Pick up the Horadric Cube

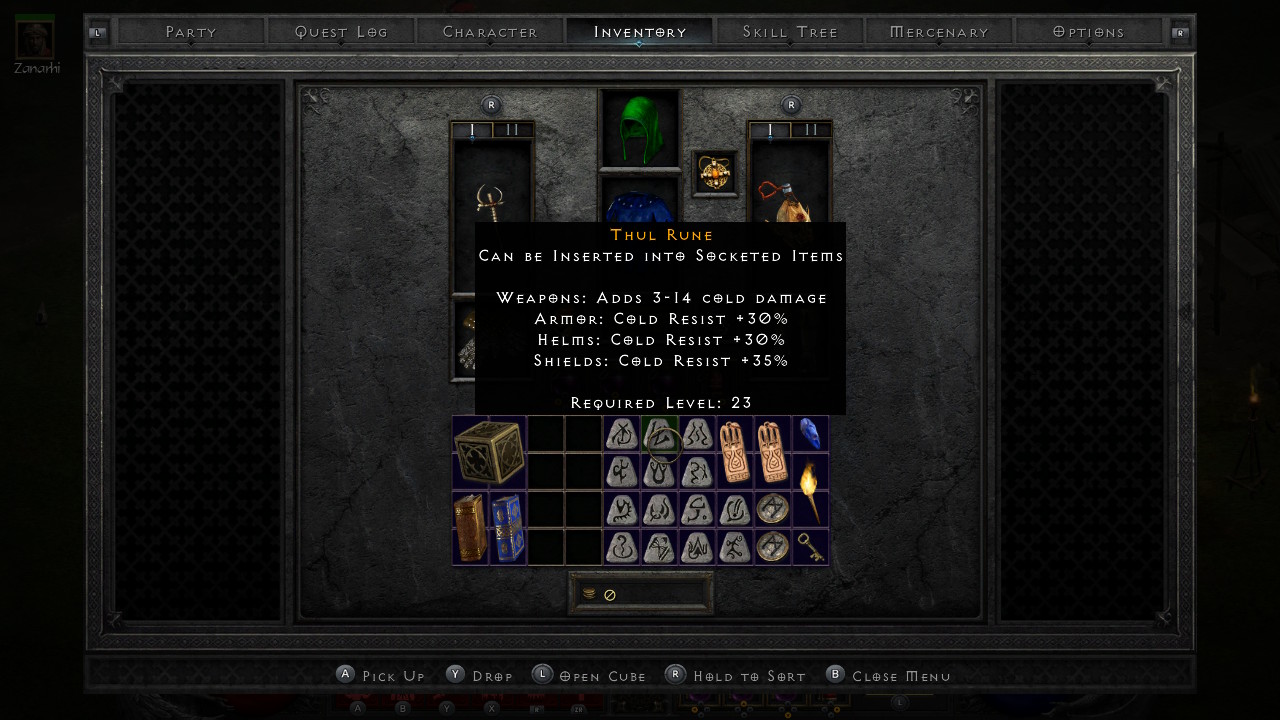489,452
